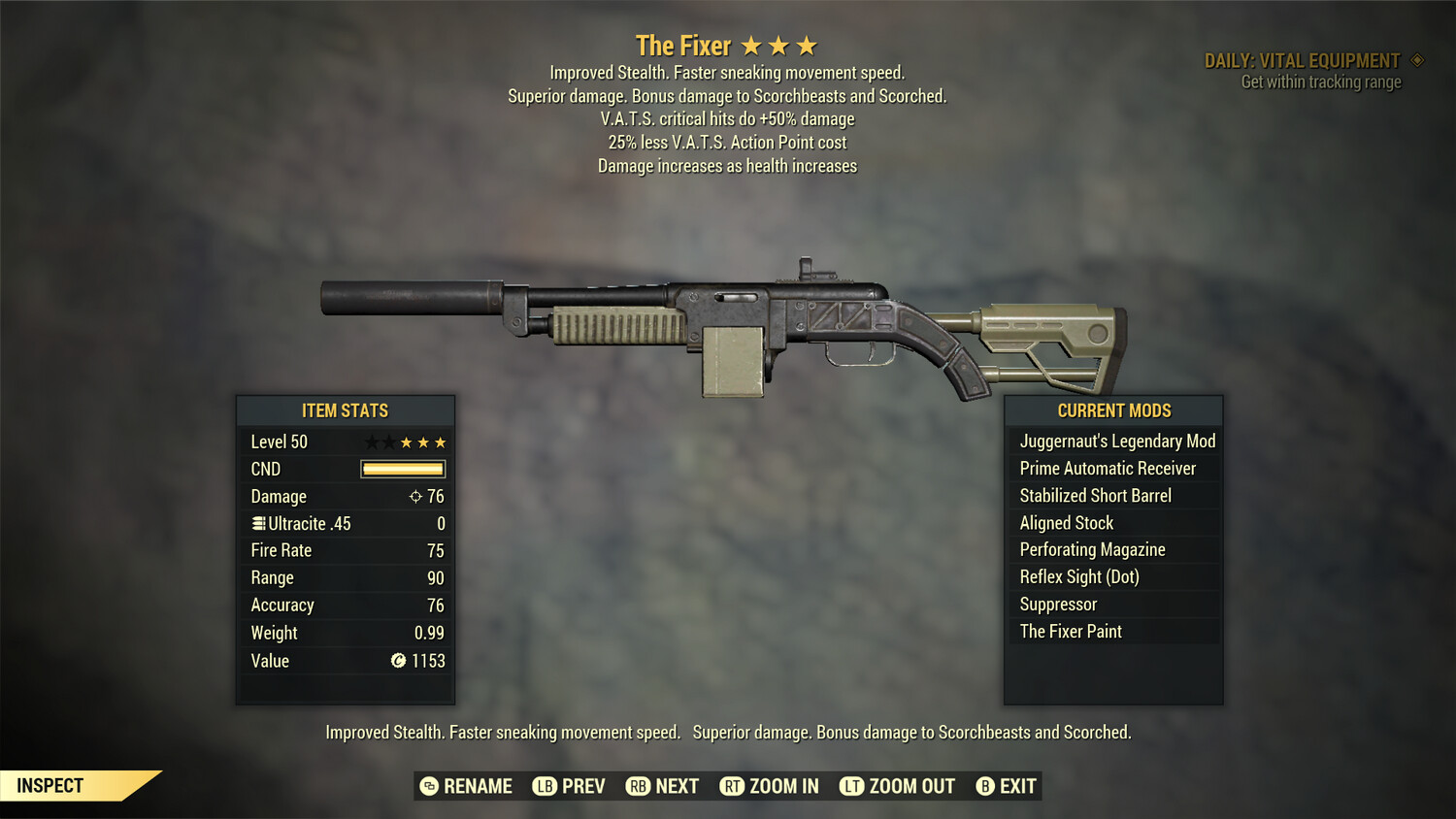1456x819 pixels.
Task: Click the rightmost star in the Level 50 row
Action: click(440, 442)
